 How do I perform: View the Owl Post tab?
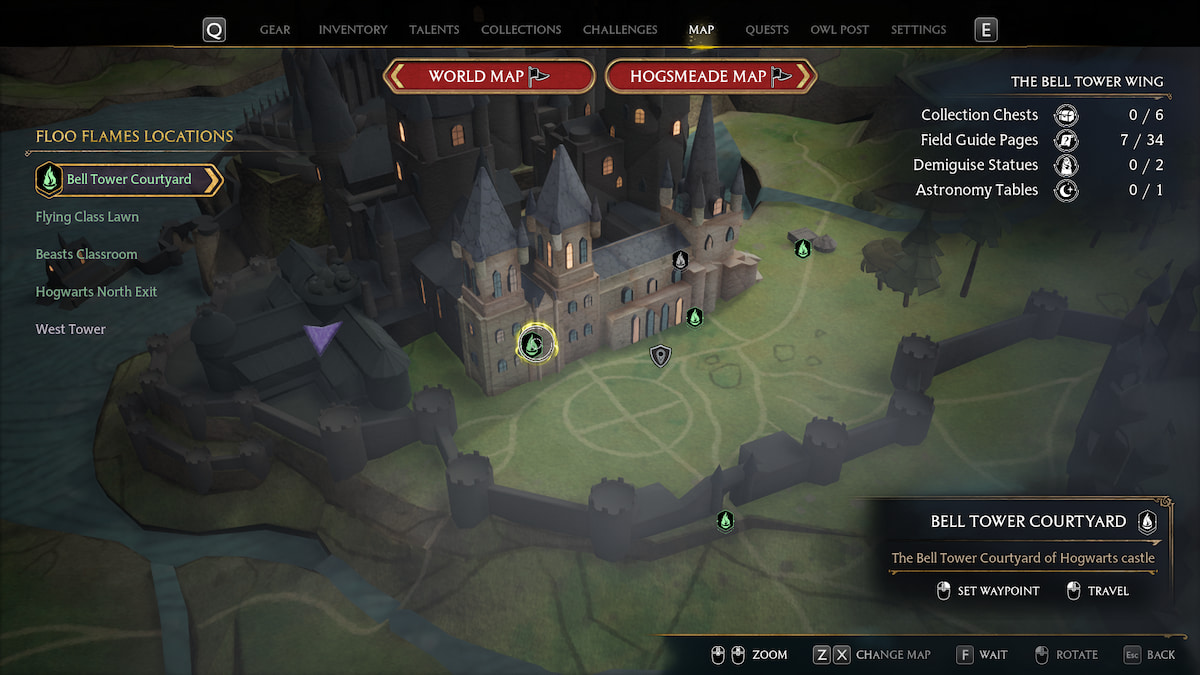(x=840, y=30)
